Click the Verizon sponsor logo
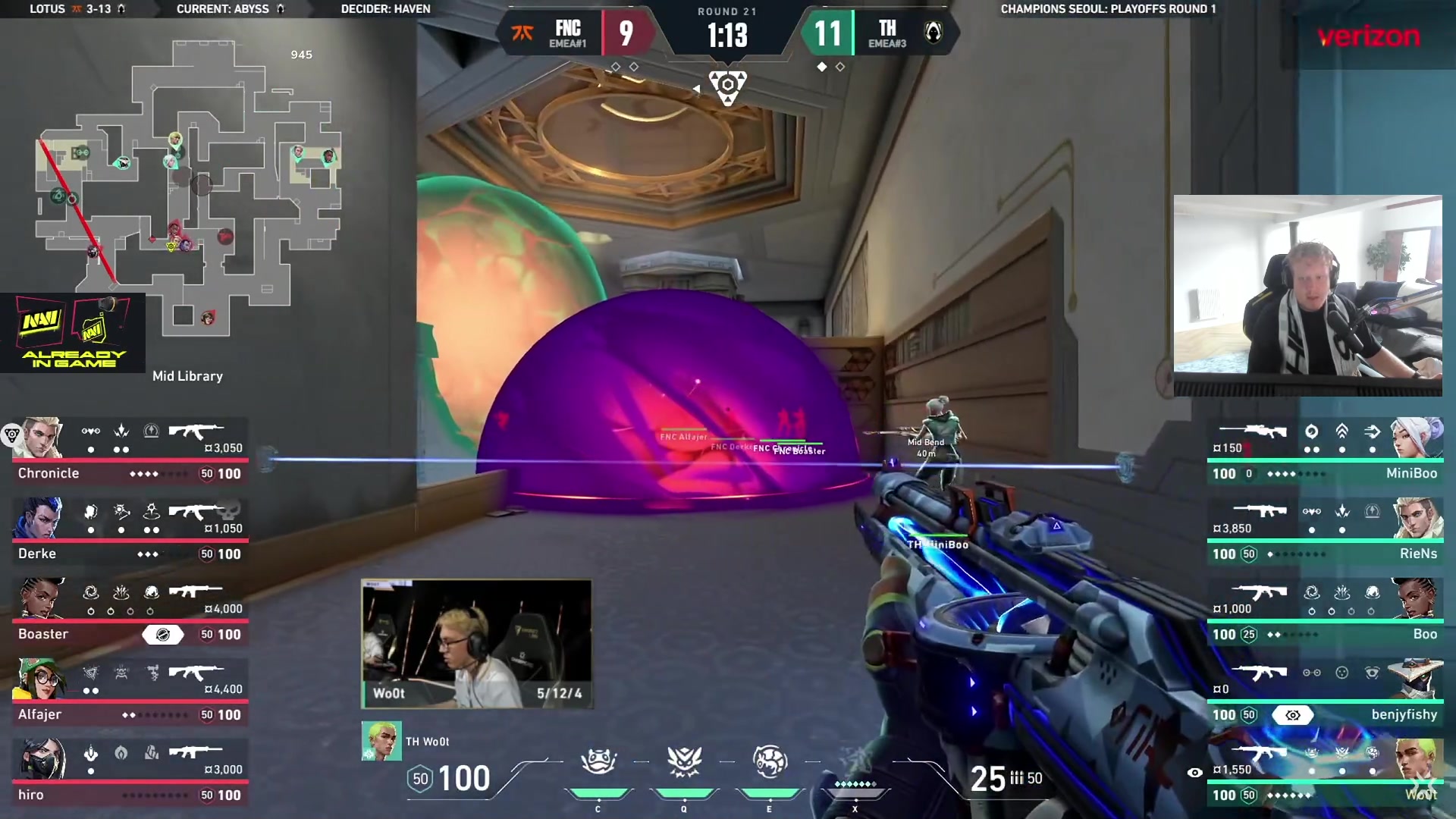 coord(1368,36)
